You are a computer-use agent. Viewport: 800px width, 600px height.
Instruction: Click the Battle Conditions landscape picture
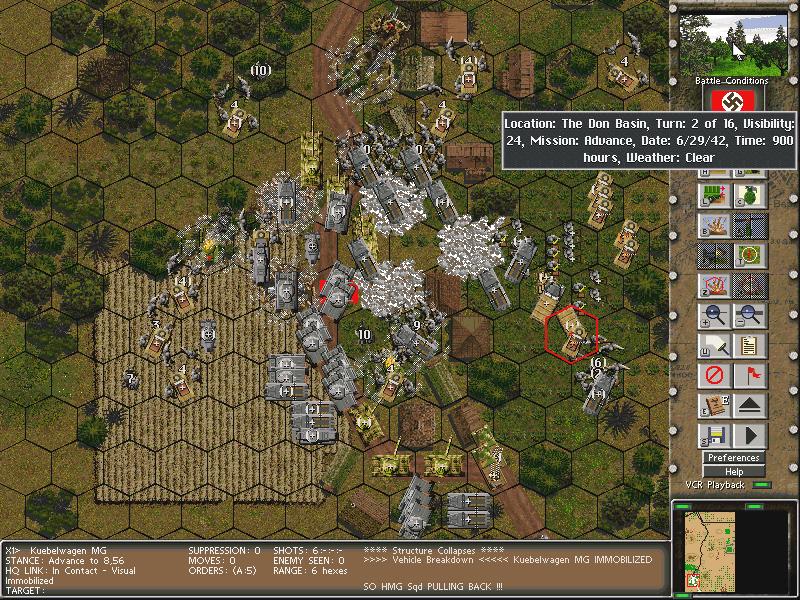(x=733, y=43)
